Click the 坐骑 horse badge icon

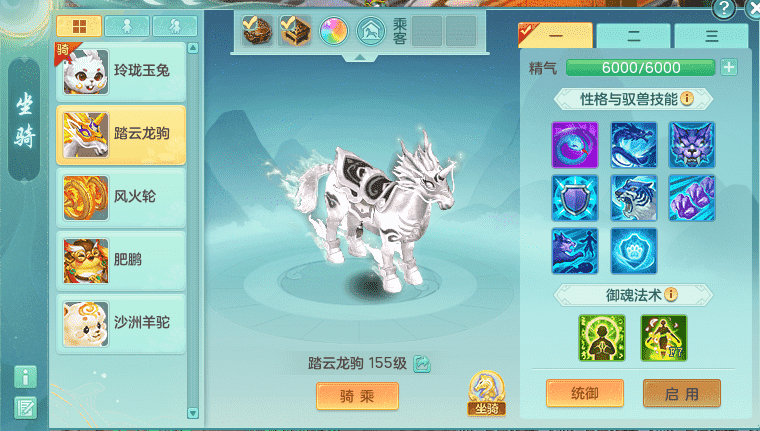point(485,392)
